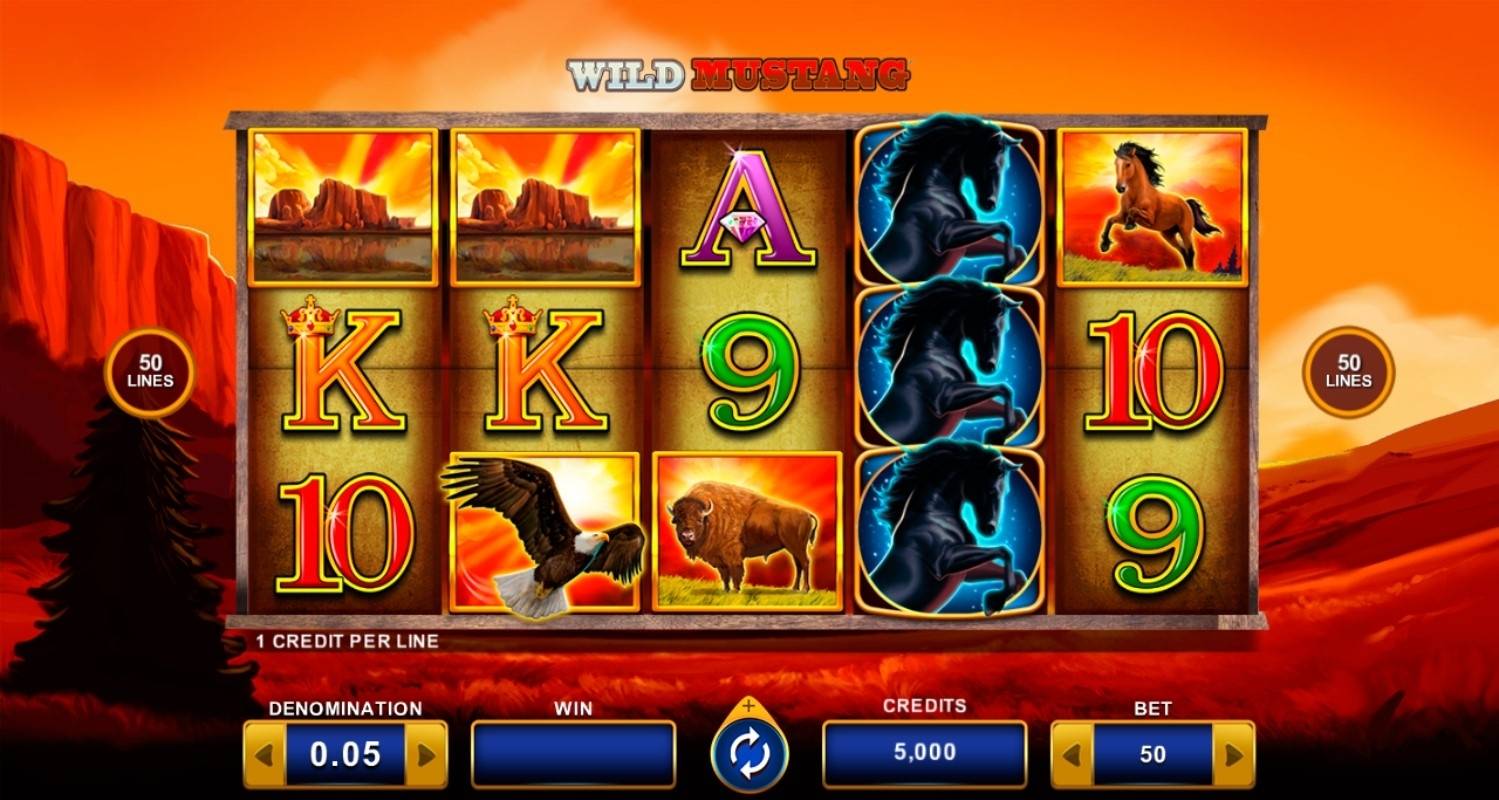Image resolution: width=1499 pixels, height=800 pixels.
Task: Lower the bet with the left arrow
Action: [x=1072, y=755]
